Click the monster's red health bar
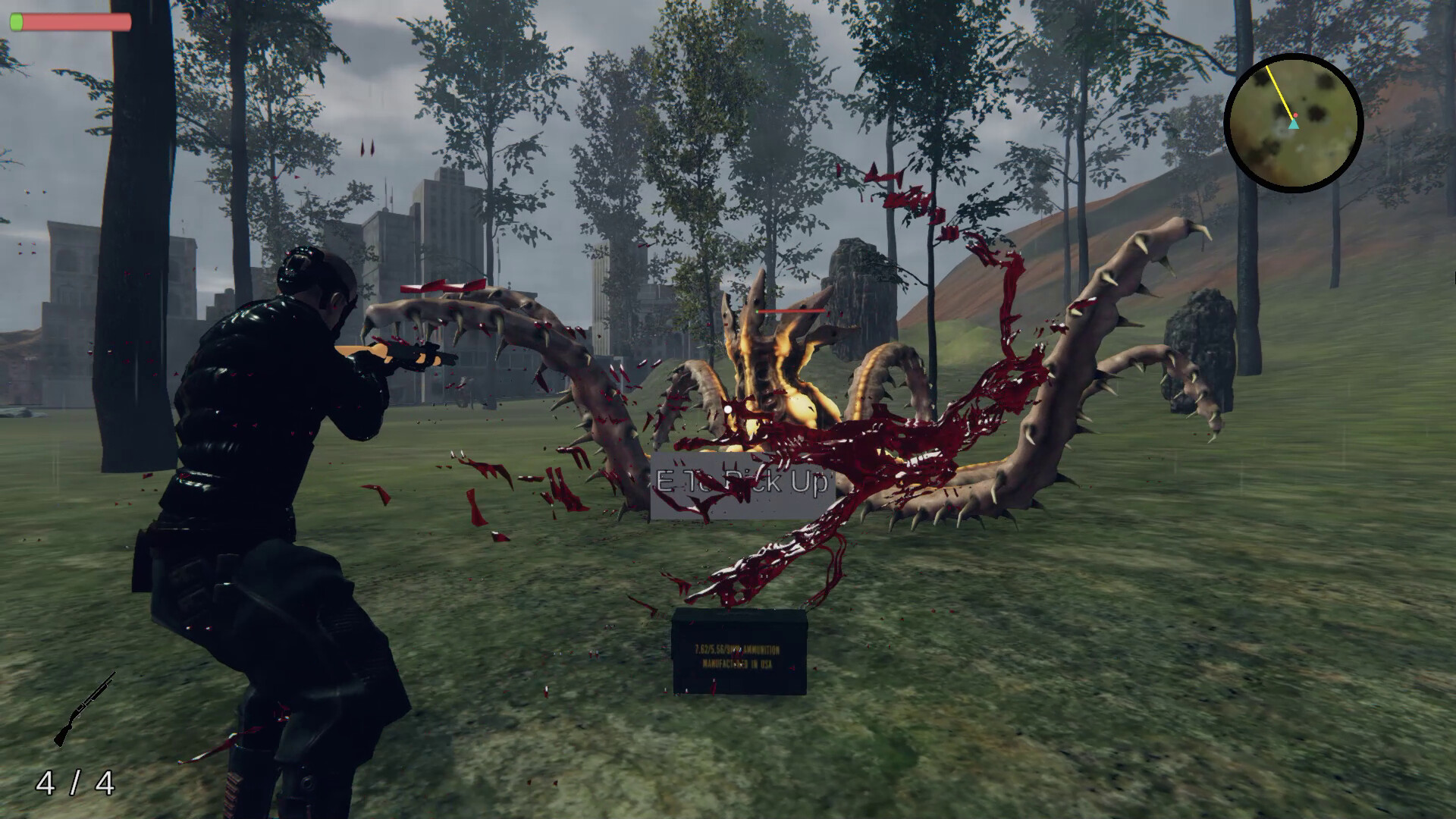1456x819 pixels. (x=791, y=309)
